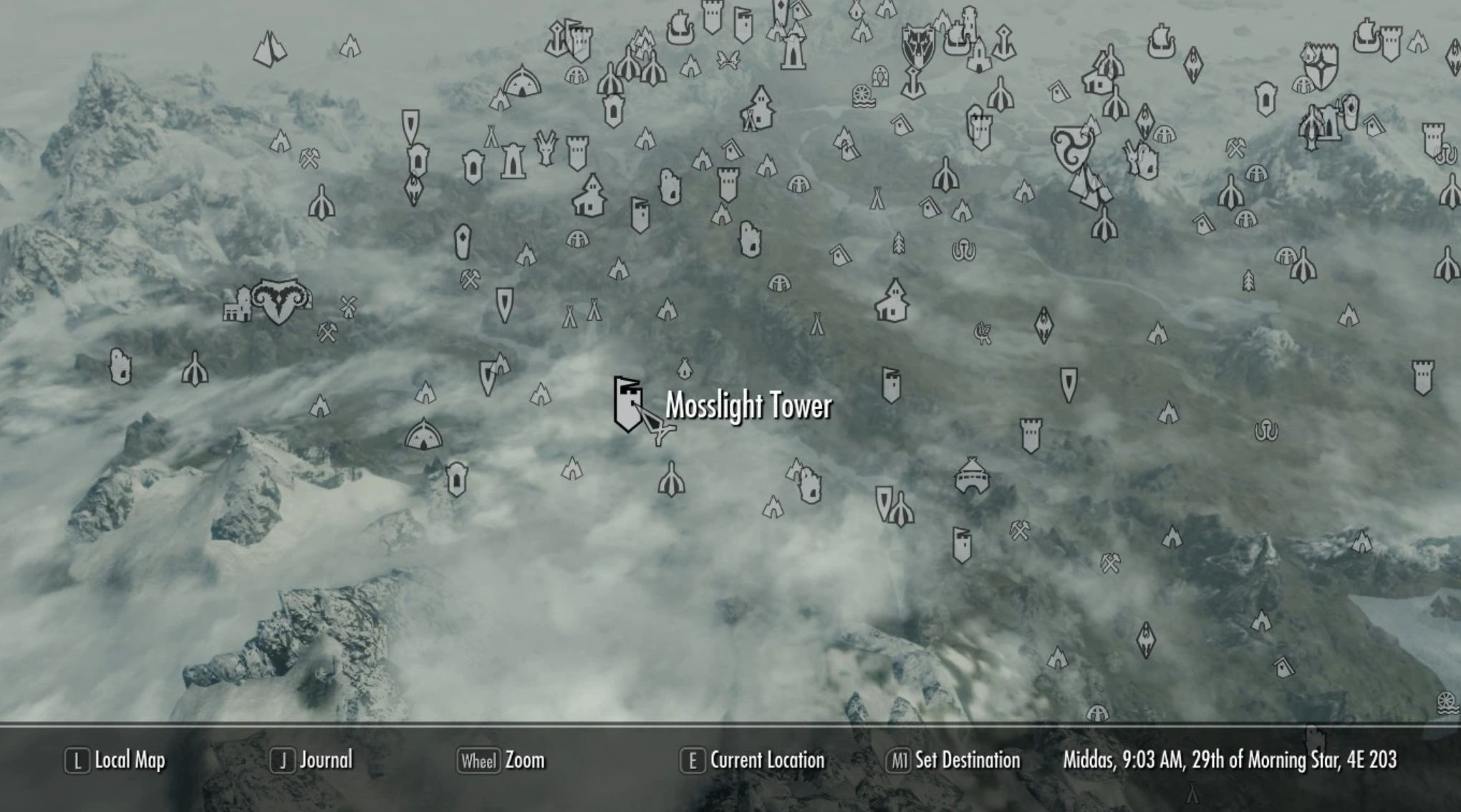
Task: Select the butterfly-shaped map marker
Action: point(728,60)
